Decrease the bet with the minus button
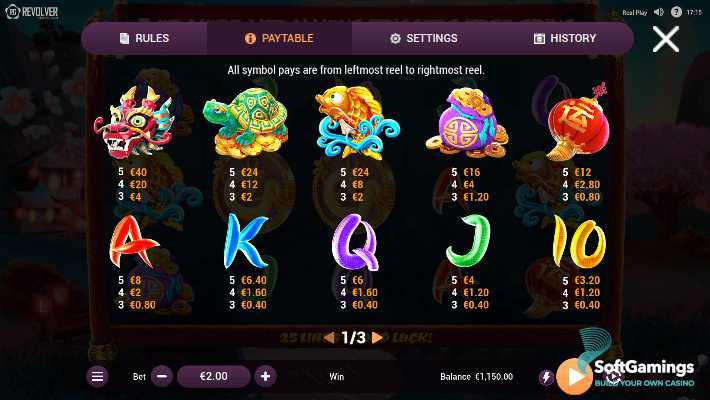This screenshot has width=710, height=400. click(163, 377)
